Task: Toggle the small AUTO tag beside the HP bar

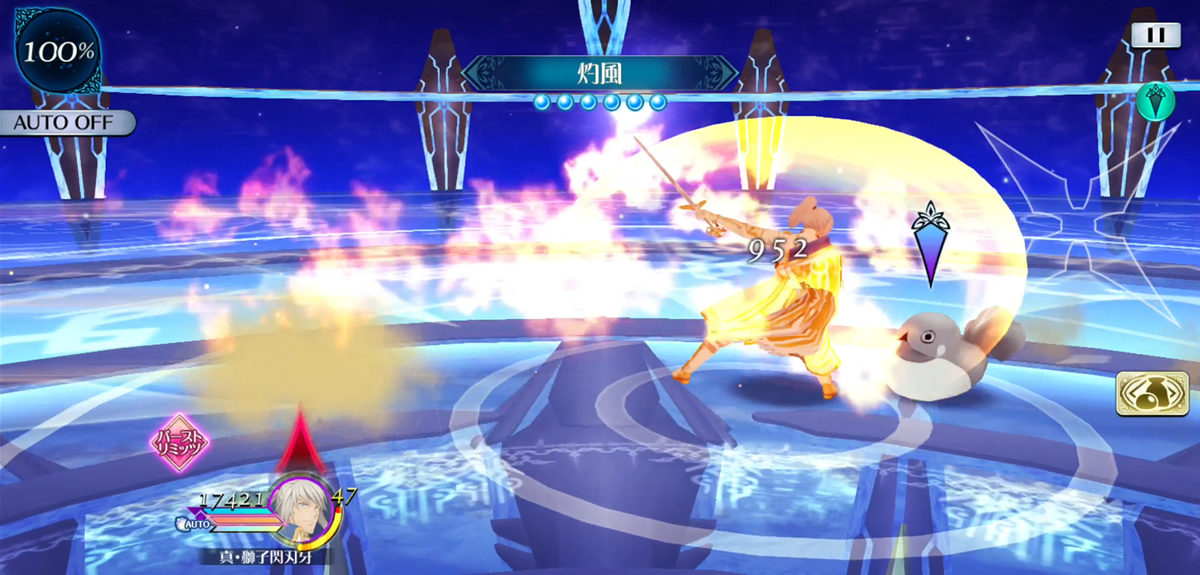Action: click(x=196, y=523)
